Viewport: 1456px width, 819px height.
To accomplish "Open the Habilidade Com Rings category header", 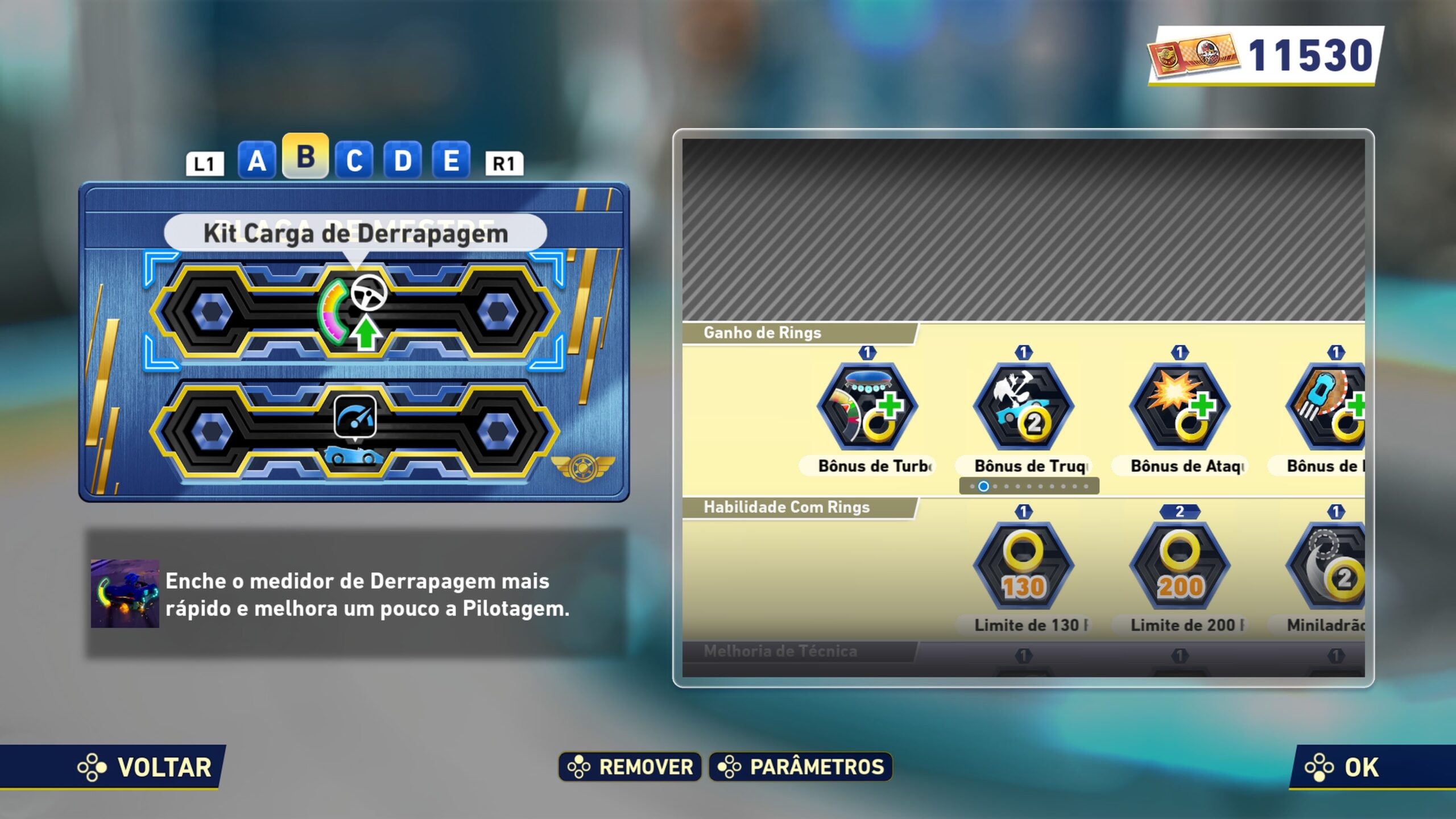I will point(786,507).
